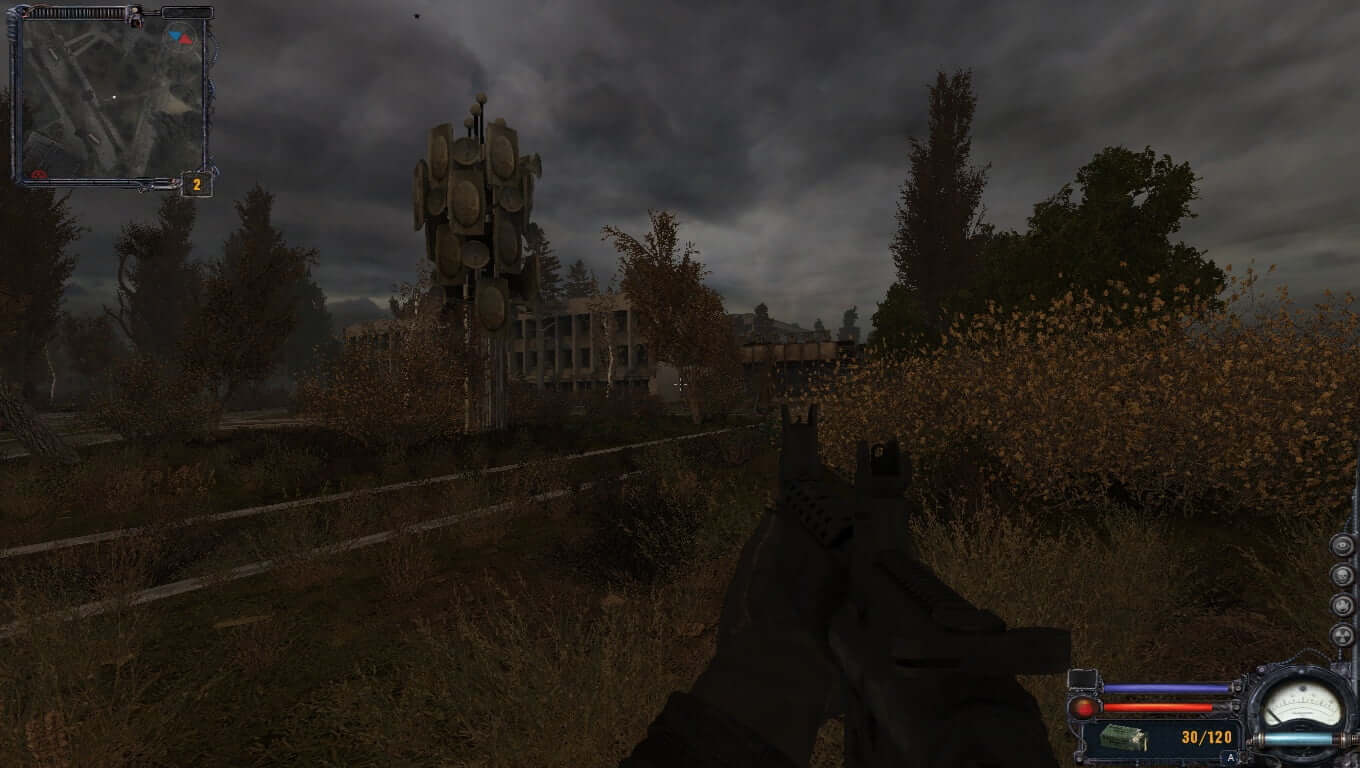The image size is (1360, 768).
Task: Select the radiation trefoil hazard icon
Action: click(x=1342, y=635)
